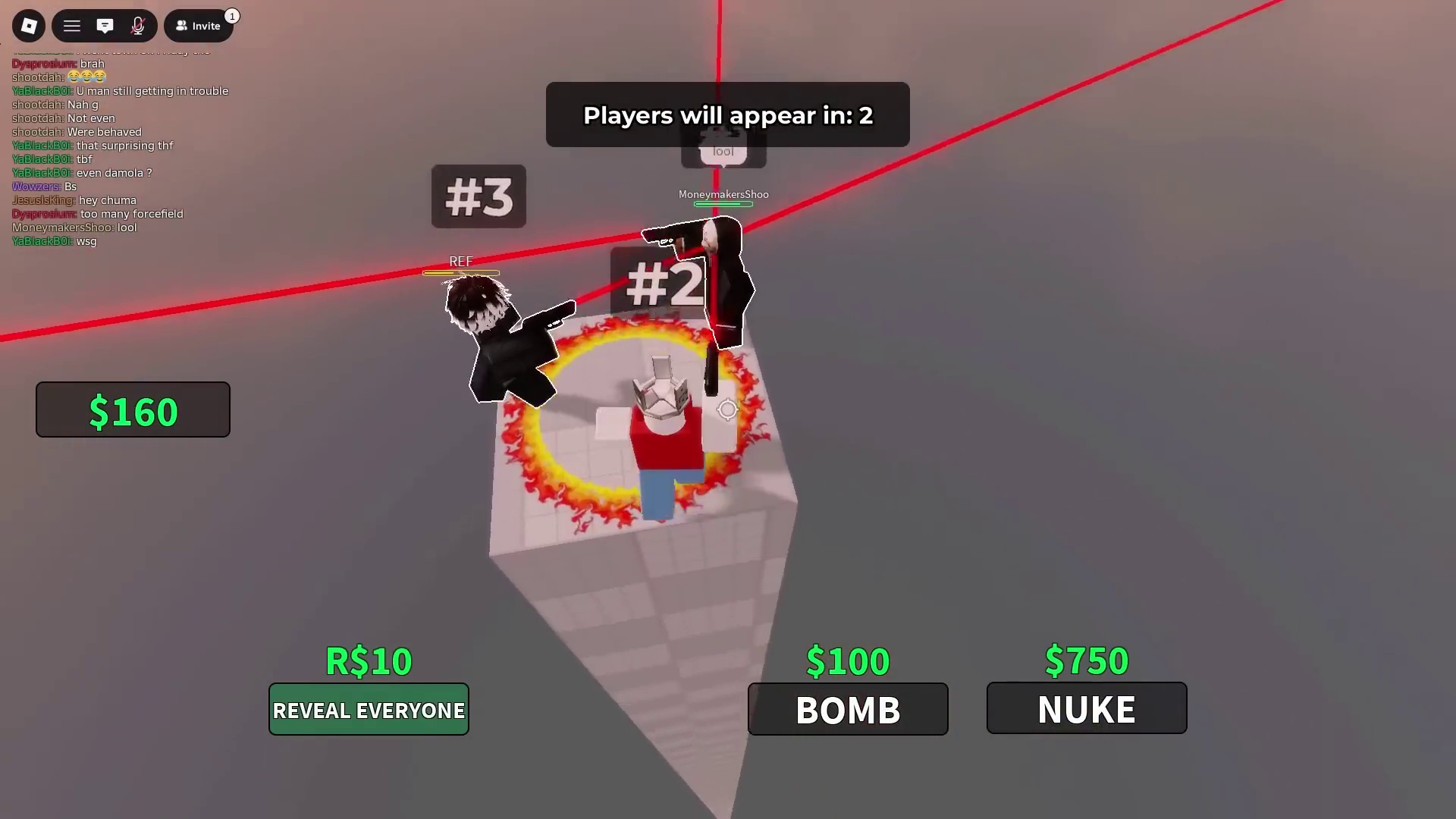The width and height of the screenshot is (1456, 819).
Task: Open chat using the speech bubble icon
Action: coord(105,25)
